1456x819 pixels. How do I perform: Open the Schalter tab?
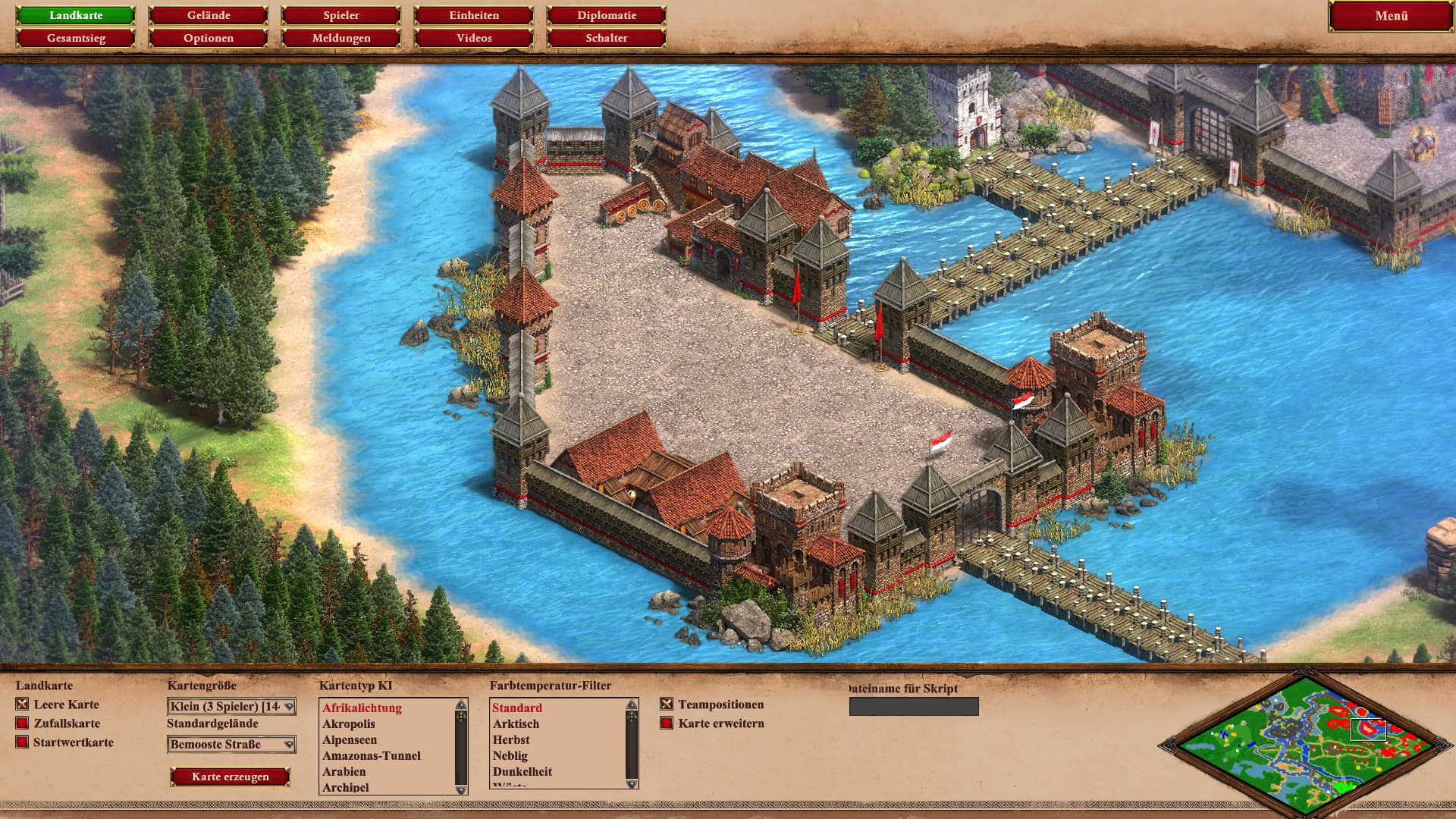click(x=607, y=38)
